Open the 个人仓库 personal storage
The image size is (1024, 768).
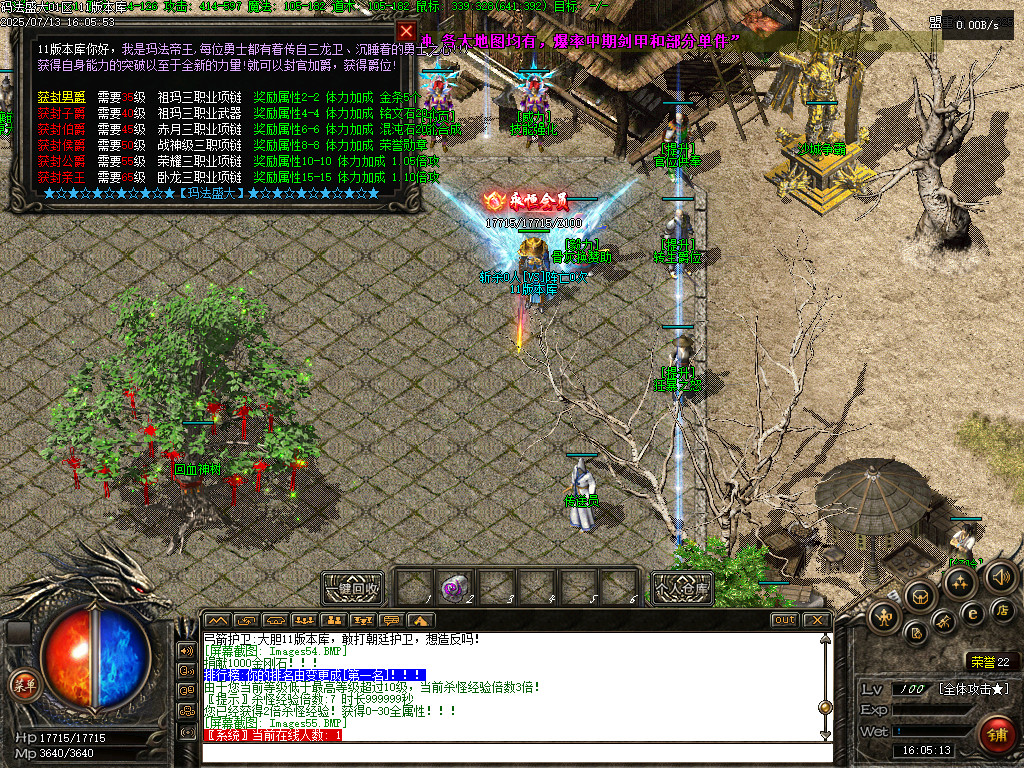pyautogui.click(x=682, y=588)
